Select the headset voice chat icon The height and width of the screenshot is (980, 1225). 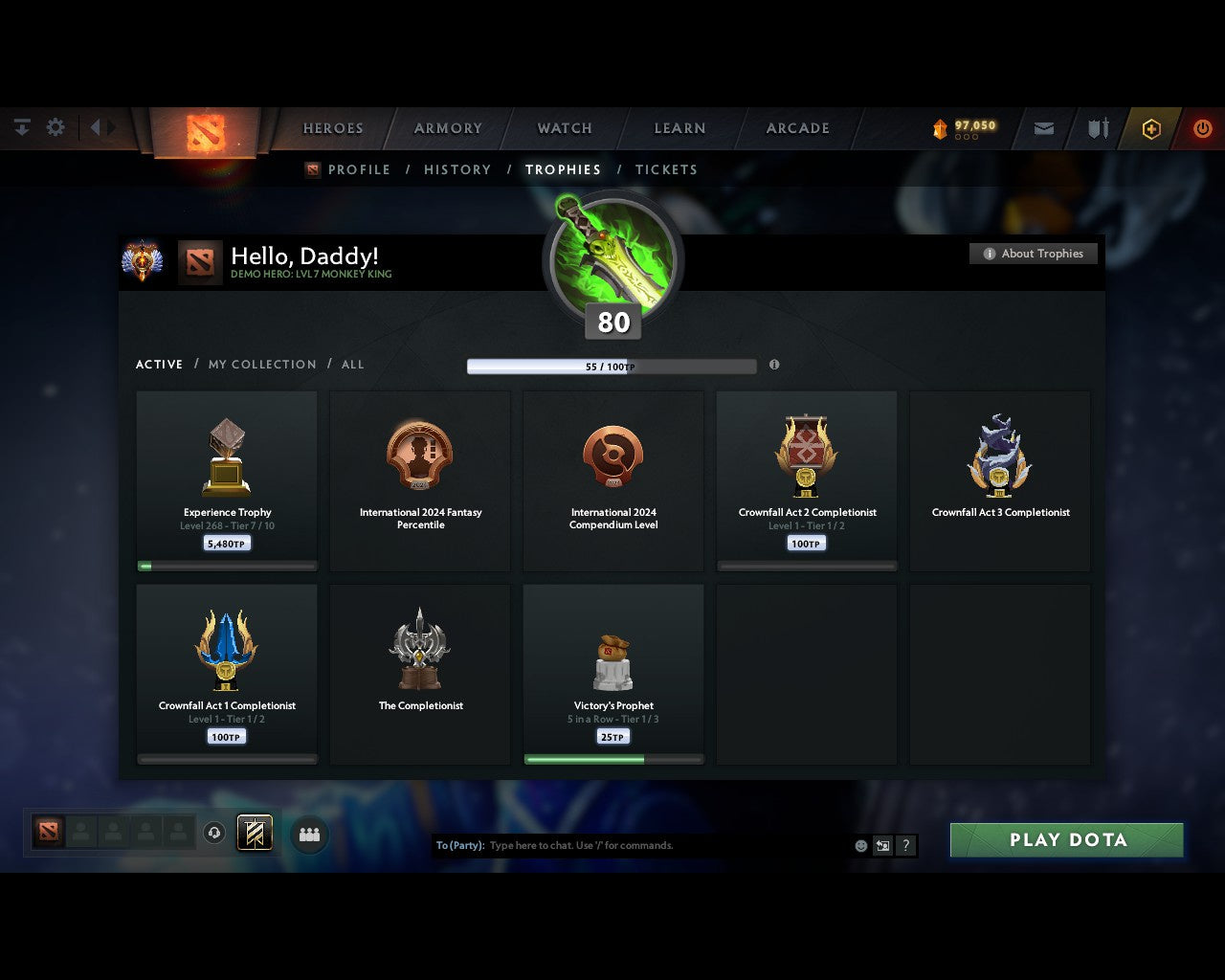click(213, 833)
